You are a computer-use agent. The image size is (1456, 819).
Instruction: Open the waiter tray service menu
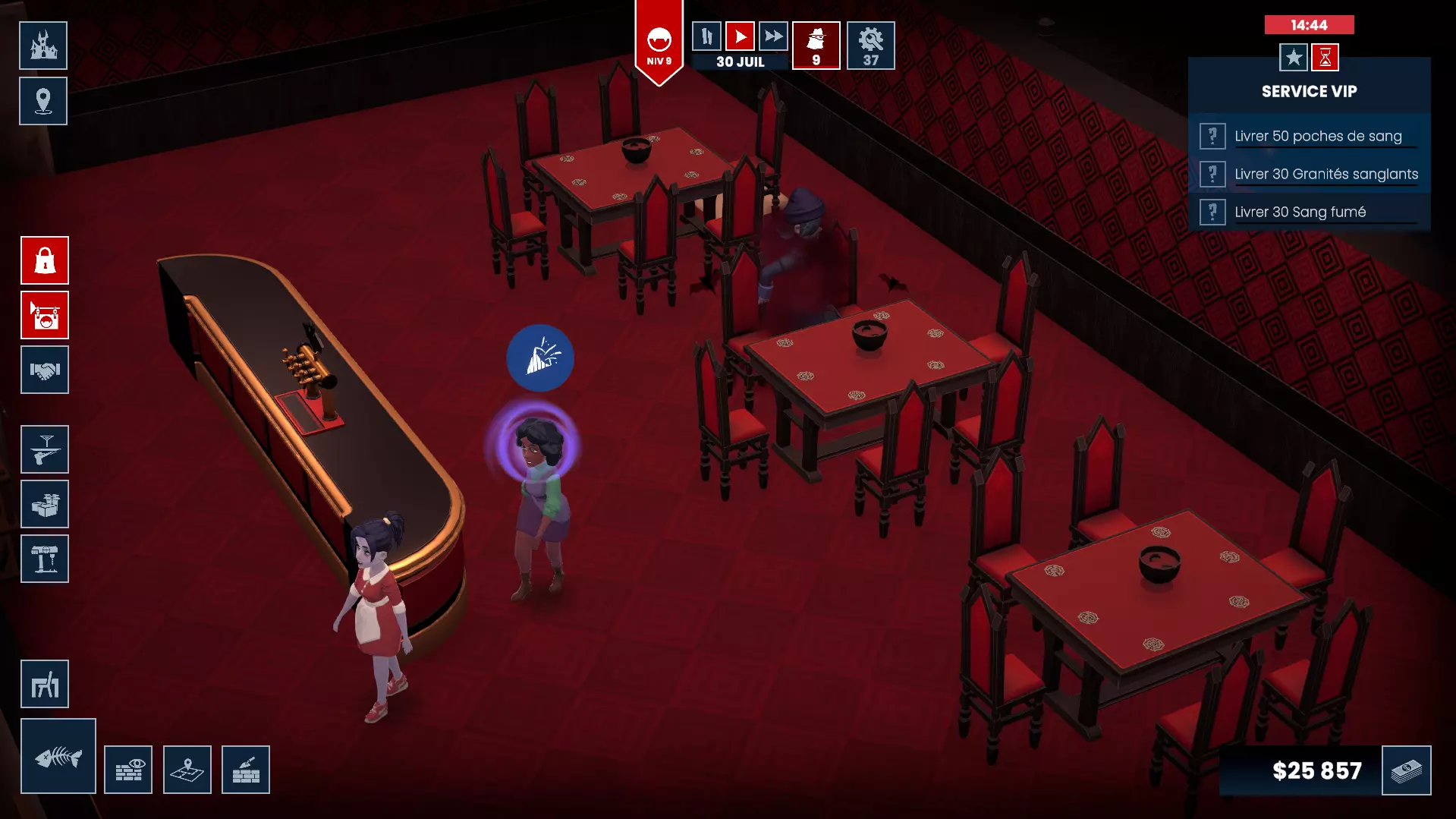click(45, 449)
